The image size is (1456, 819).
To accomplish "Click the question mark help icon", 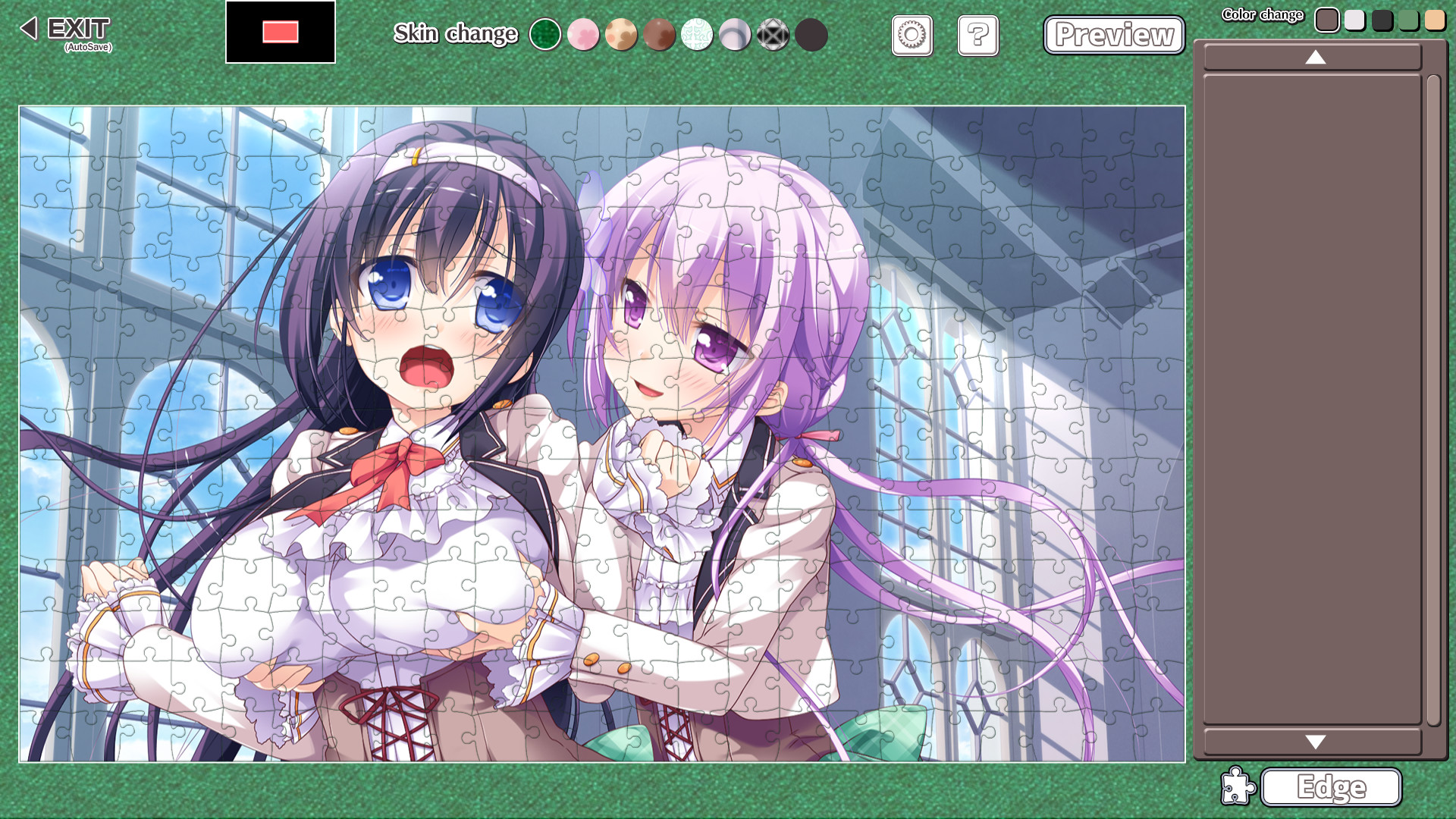I will (977, 36).
